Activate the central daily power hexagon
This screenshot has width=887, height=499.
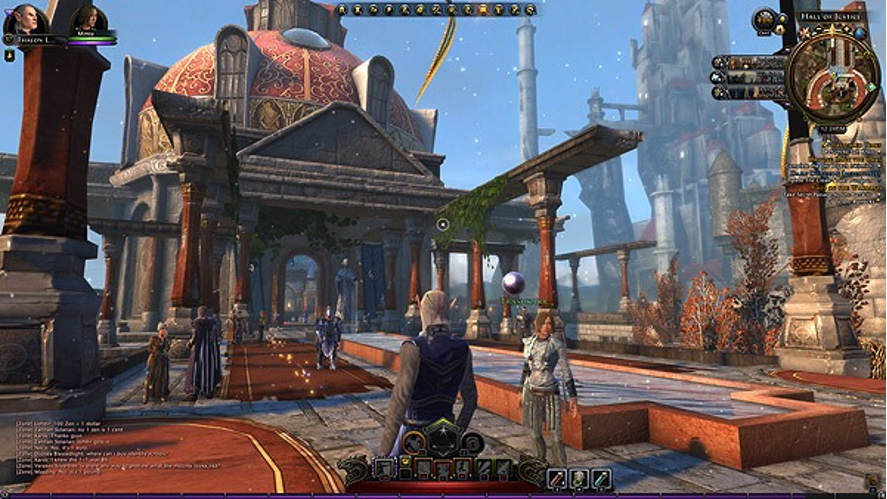[x=443, y=439]
